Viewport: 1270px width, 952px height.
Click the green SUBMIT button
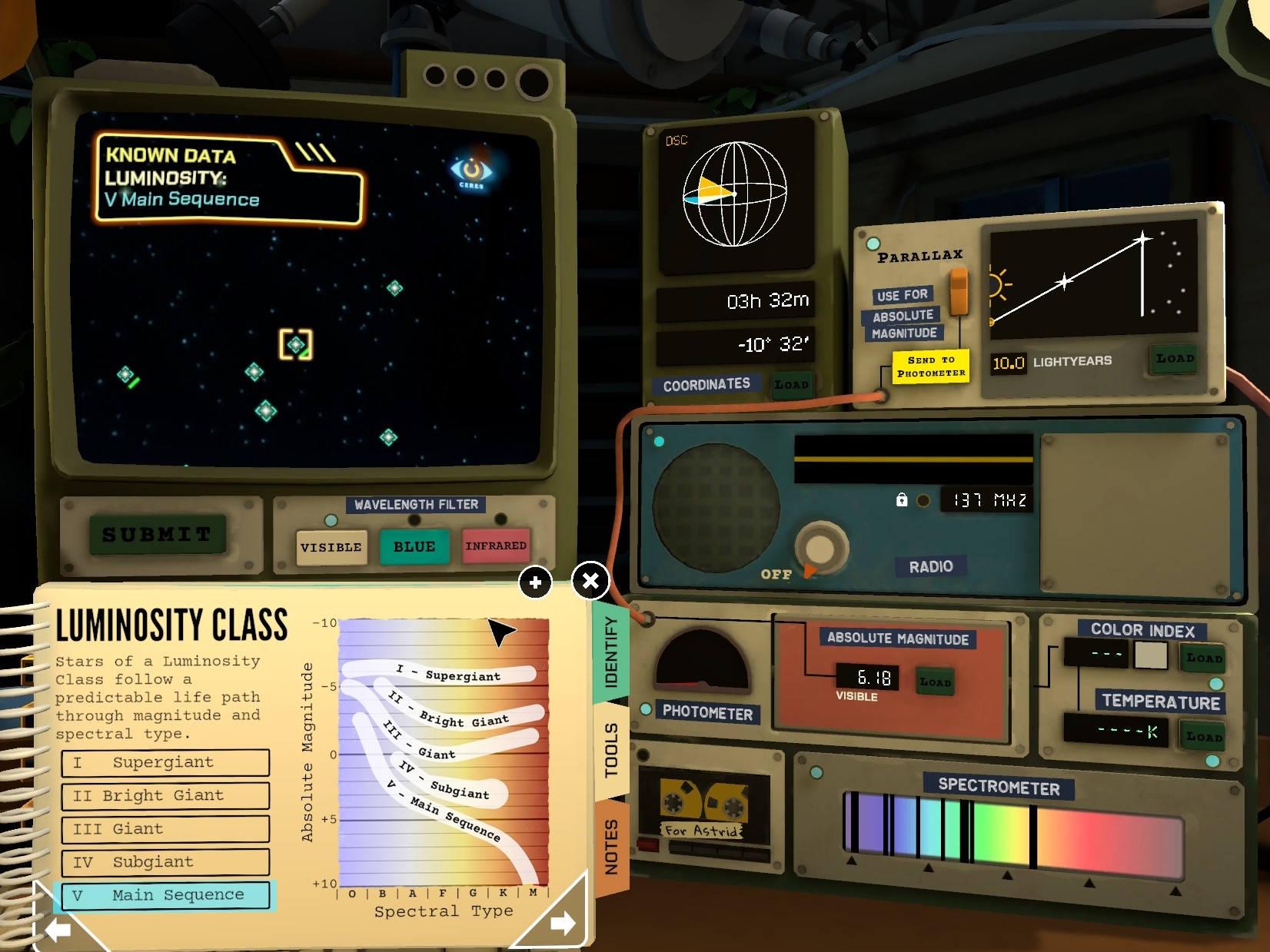coord(157,534)
